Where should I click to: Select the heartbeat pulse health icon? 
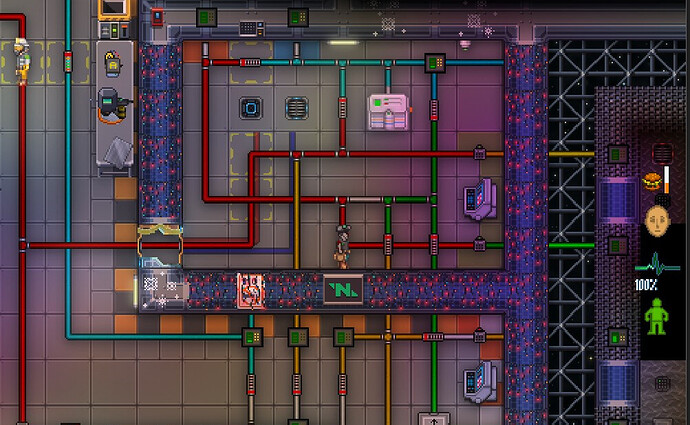point(656,267)
